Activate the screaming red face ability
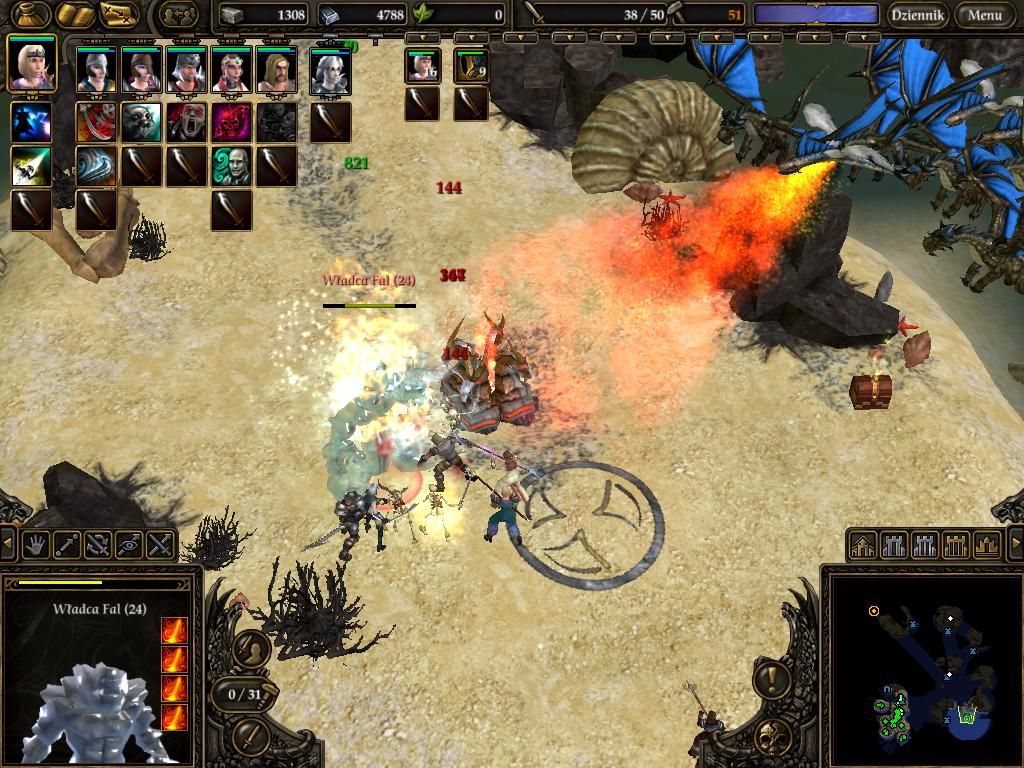Screen dimensions: 1024x768 pyautogui.click(x=186, y=122)
